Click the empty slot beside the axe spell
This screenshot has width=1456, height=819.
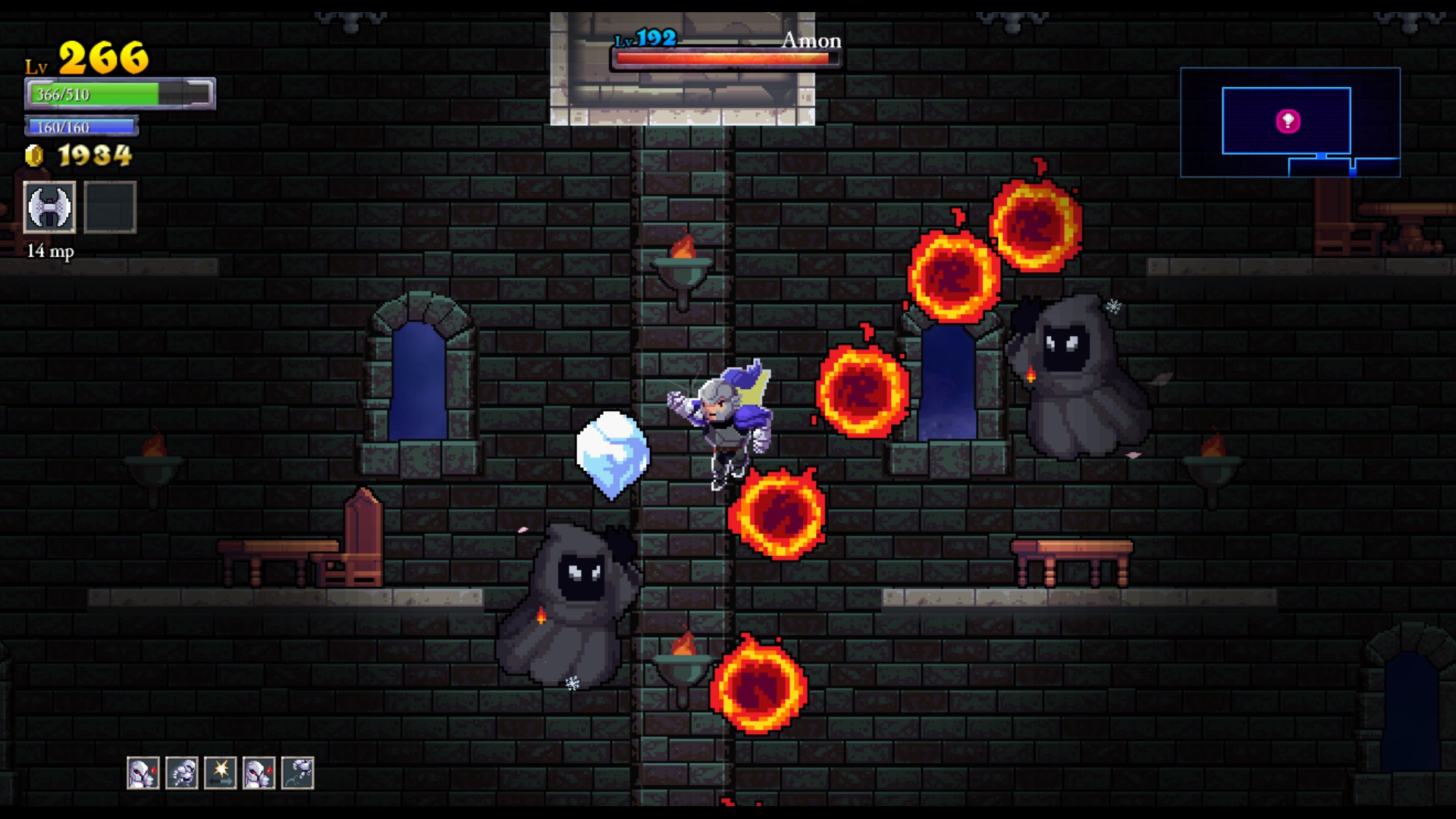(x=110, y=207)
